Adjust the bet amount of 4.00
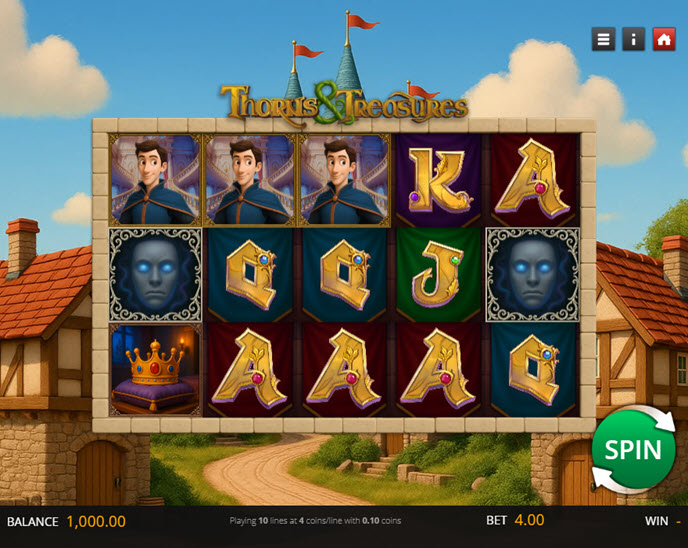 click(x=529, y=520)
